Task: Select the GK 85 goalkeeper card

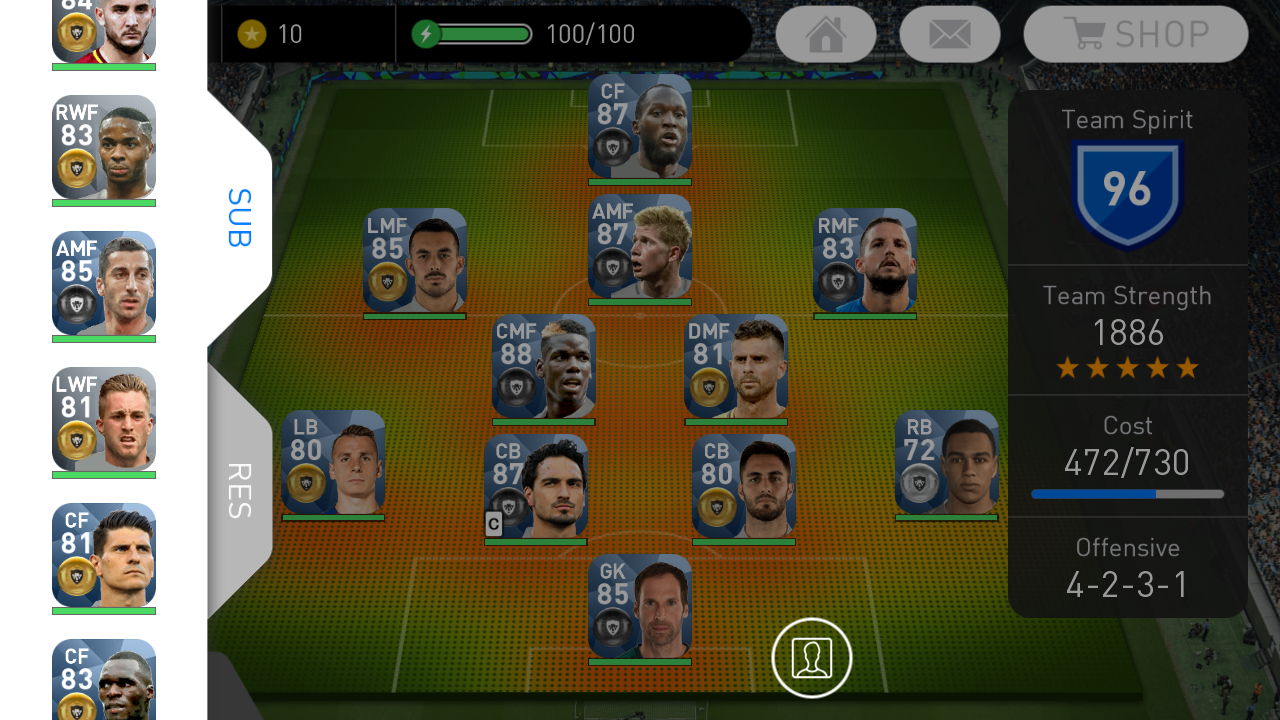Action: [640, 606]
